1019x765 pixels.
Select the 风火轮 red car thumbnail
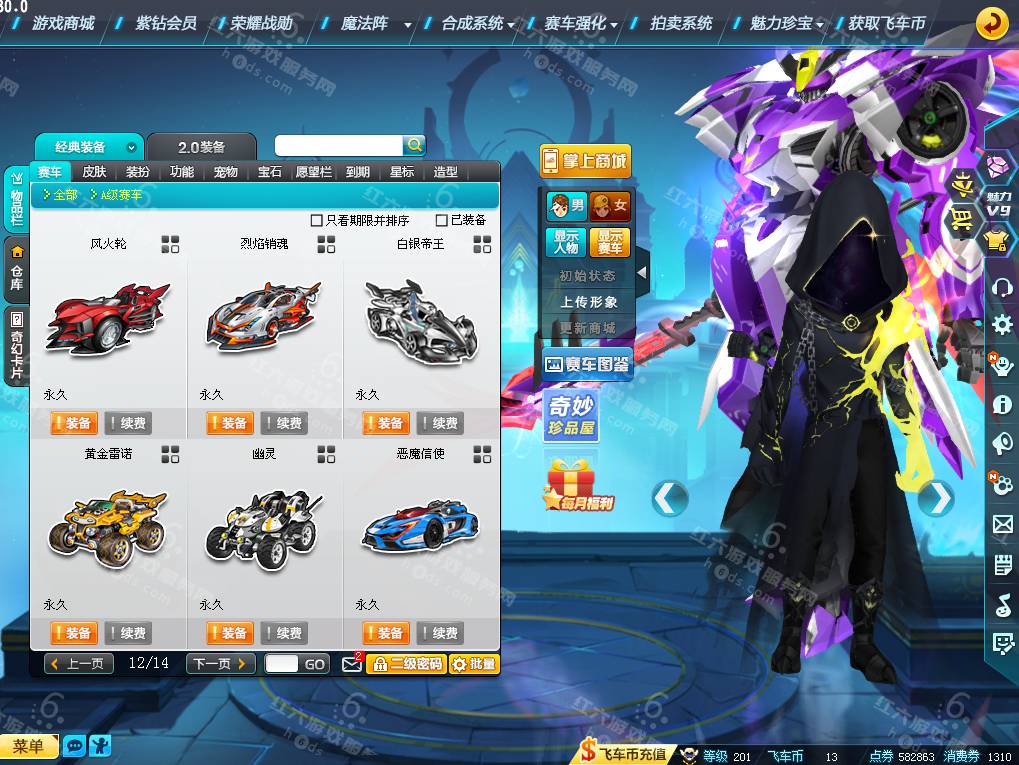coord(107,319)
